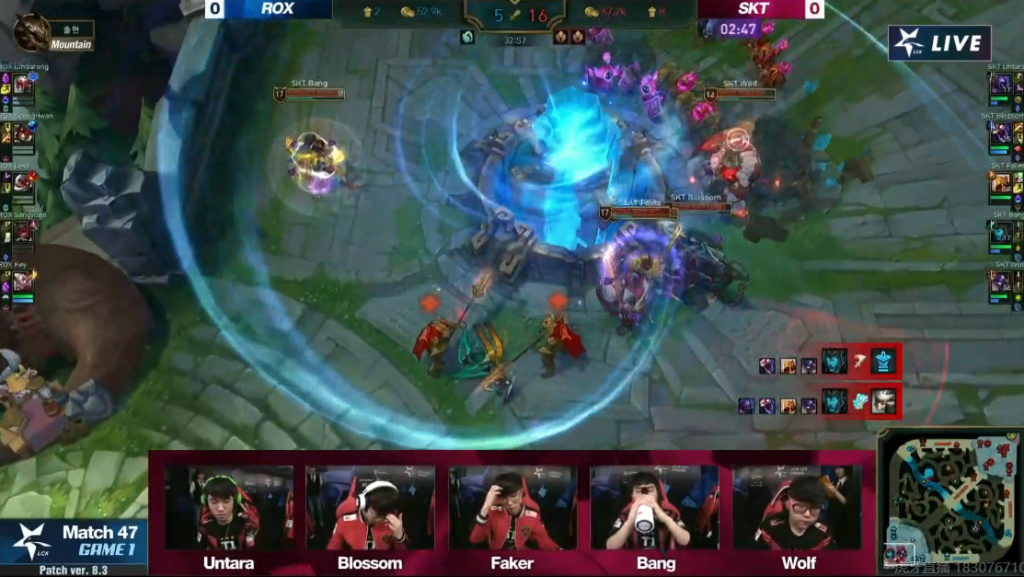1024x577 pixels.
Task: Choose ROX SeongHwan's champion portrait
Action: (23, 135)
